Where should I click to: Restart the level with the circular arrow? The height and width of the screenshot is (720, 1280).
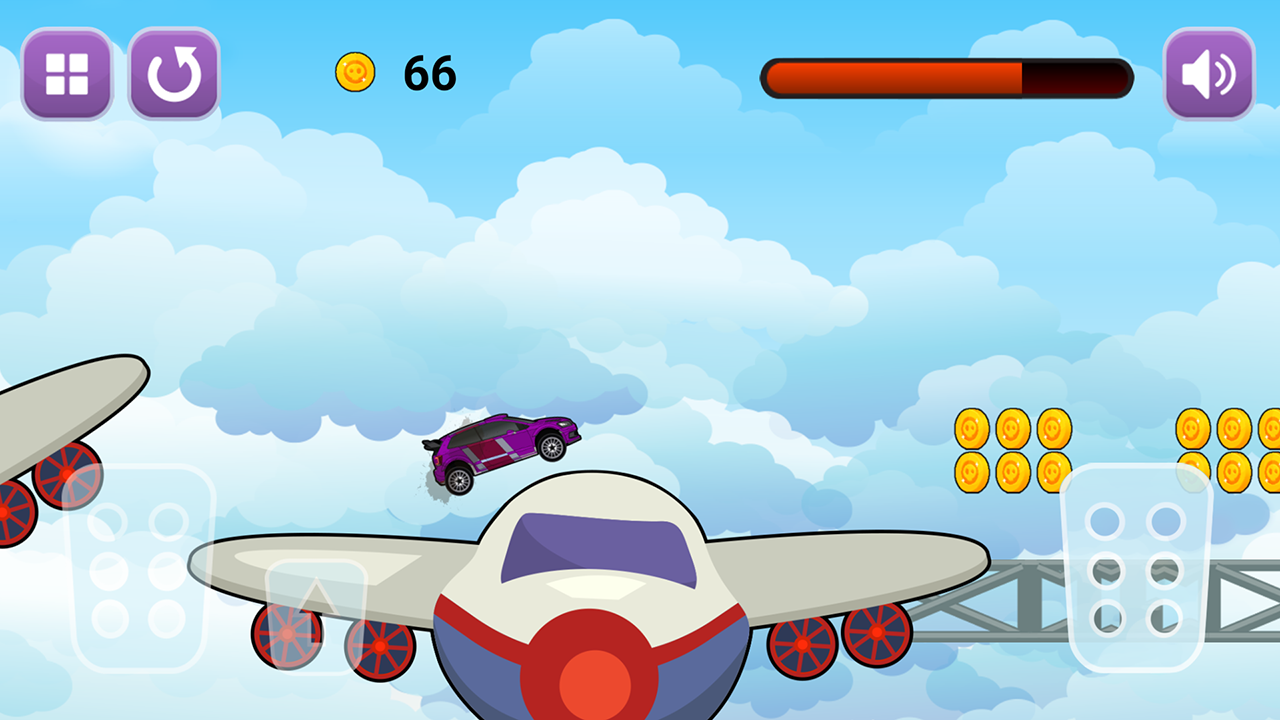pyautogui.click(x=174, y=74)
